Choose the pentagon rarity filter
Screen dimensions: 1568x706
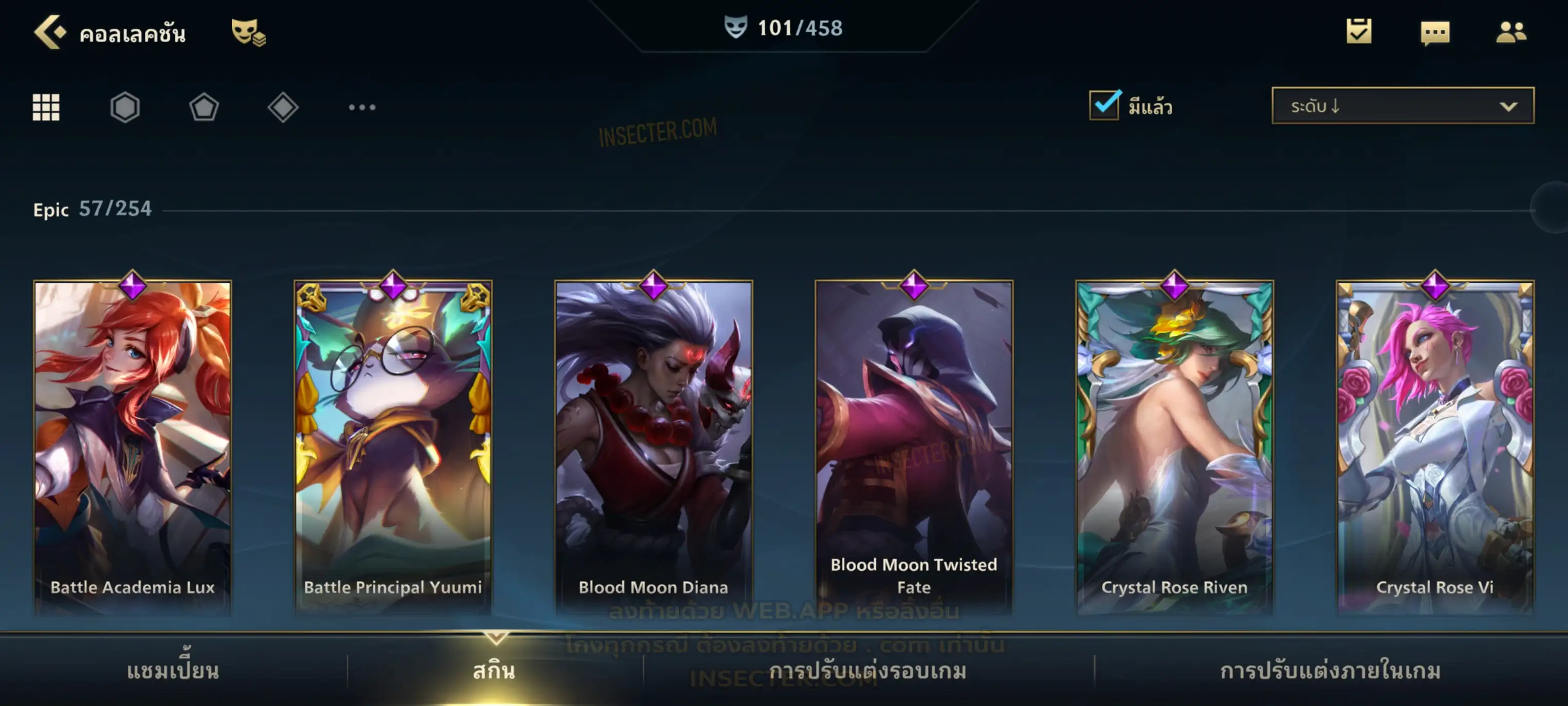(x=204, y=107)
